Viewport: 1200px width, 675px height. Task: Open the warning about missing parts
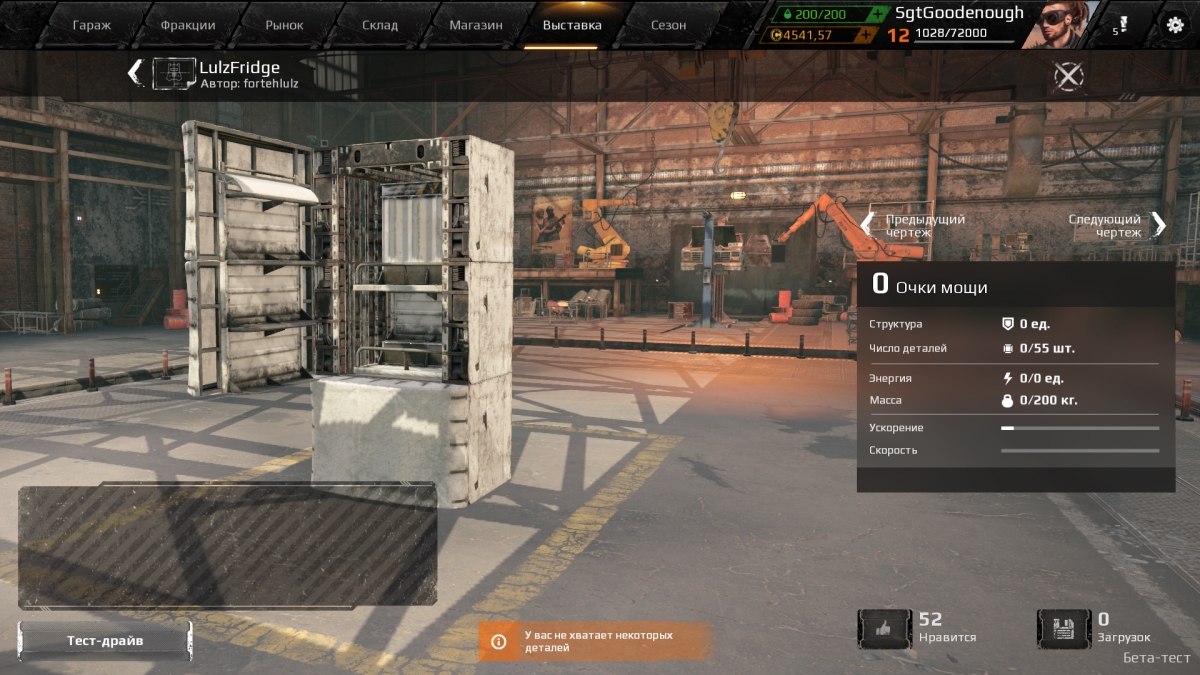tap(596, 641)
